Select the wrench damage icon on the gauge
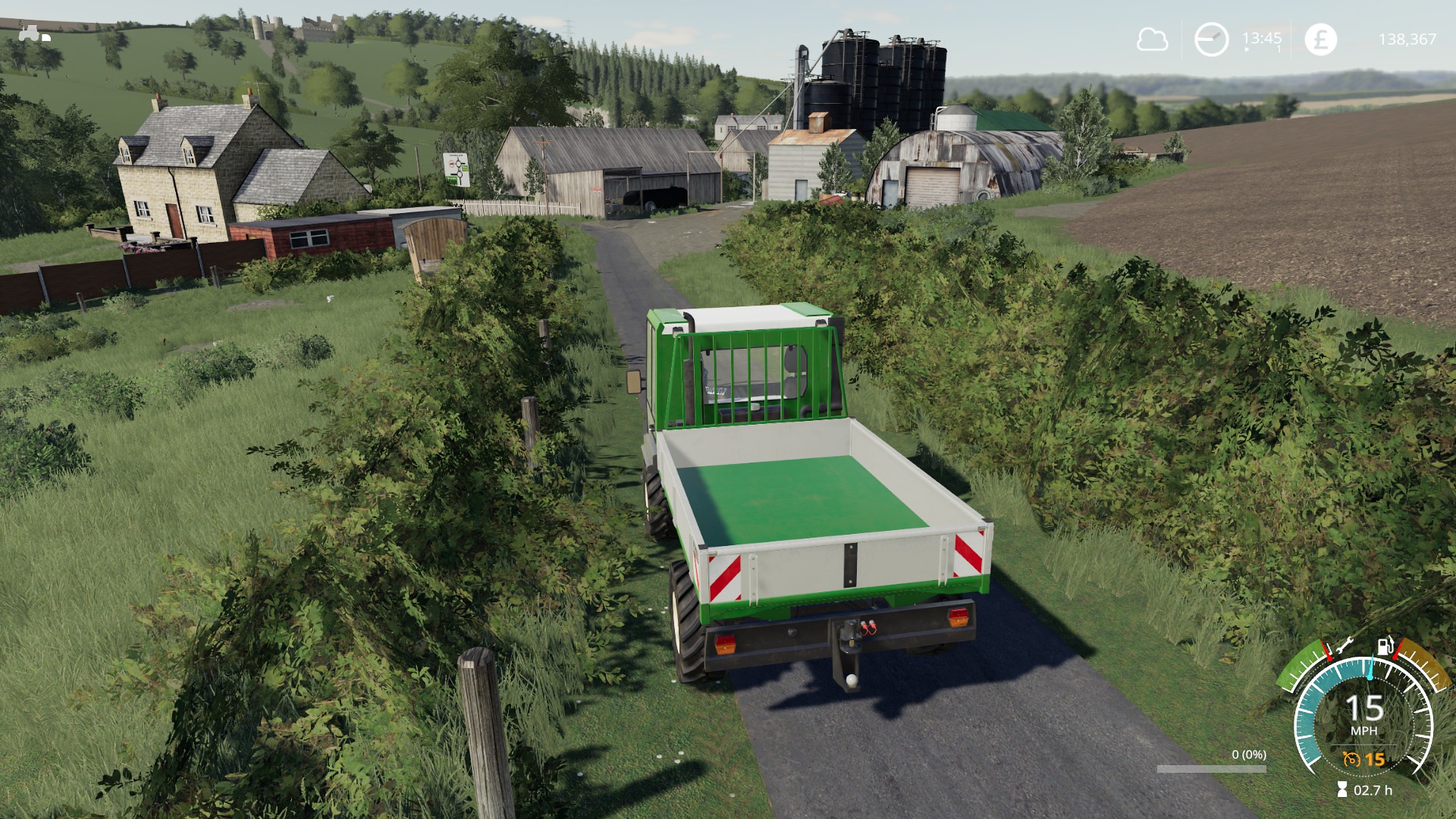Viewport: 1456px width, 819px height. click(x=1344, y=647)
